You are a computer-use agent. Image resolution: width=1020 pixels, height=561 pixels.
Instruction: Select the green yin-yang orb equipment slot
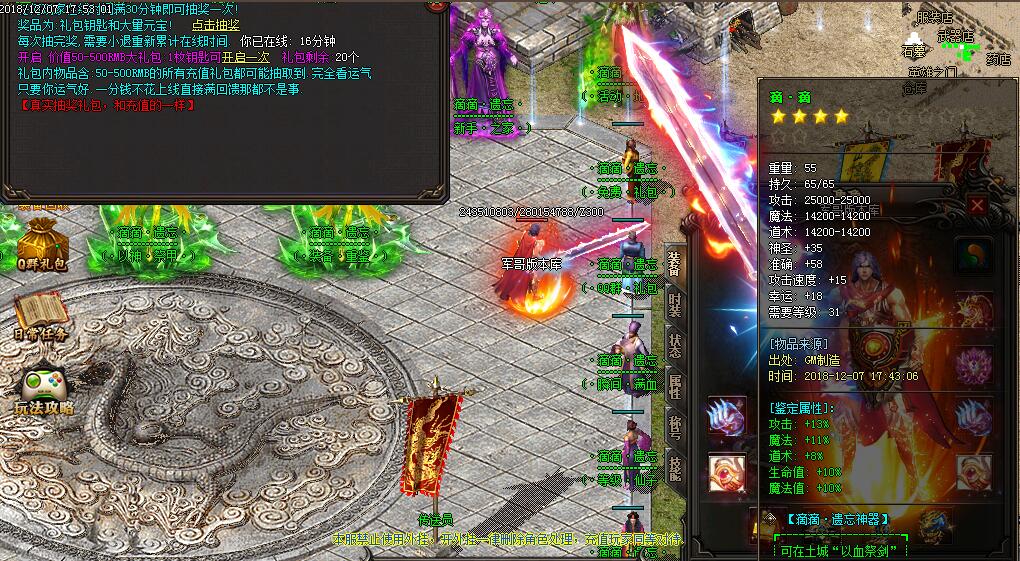point(972,255)
